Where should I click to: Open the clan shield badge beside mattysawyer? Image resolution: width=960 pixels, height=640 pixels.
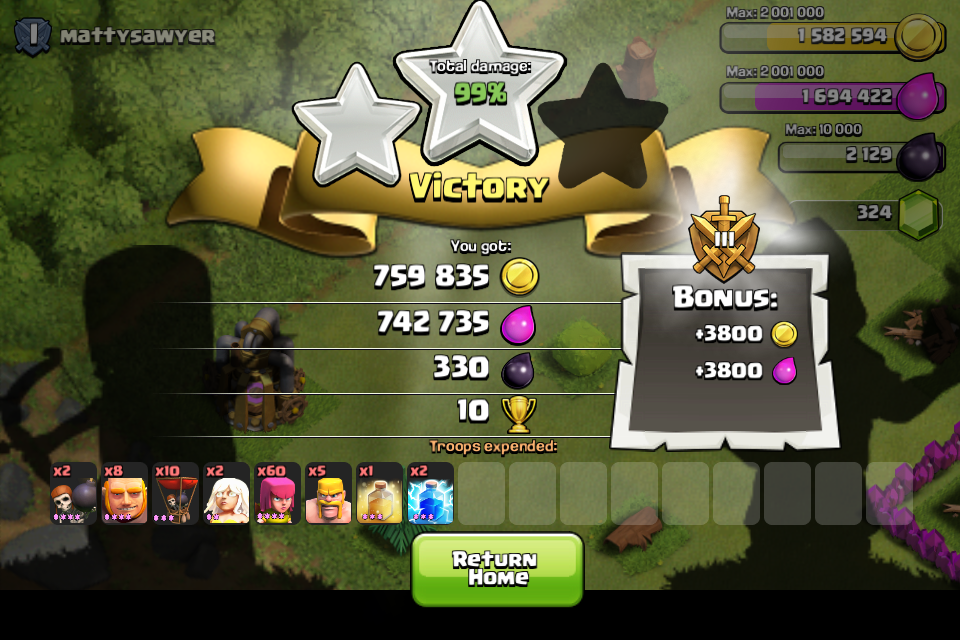(x=32, y=36)
